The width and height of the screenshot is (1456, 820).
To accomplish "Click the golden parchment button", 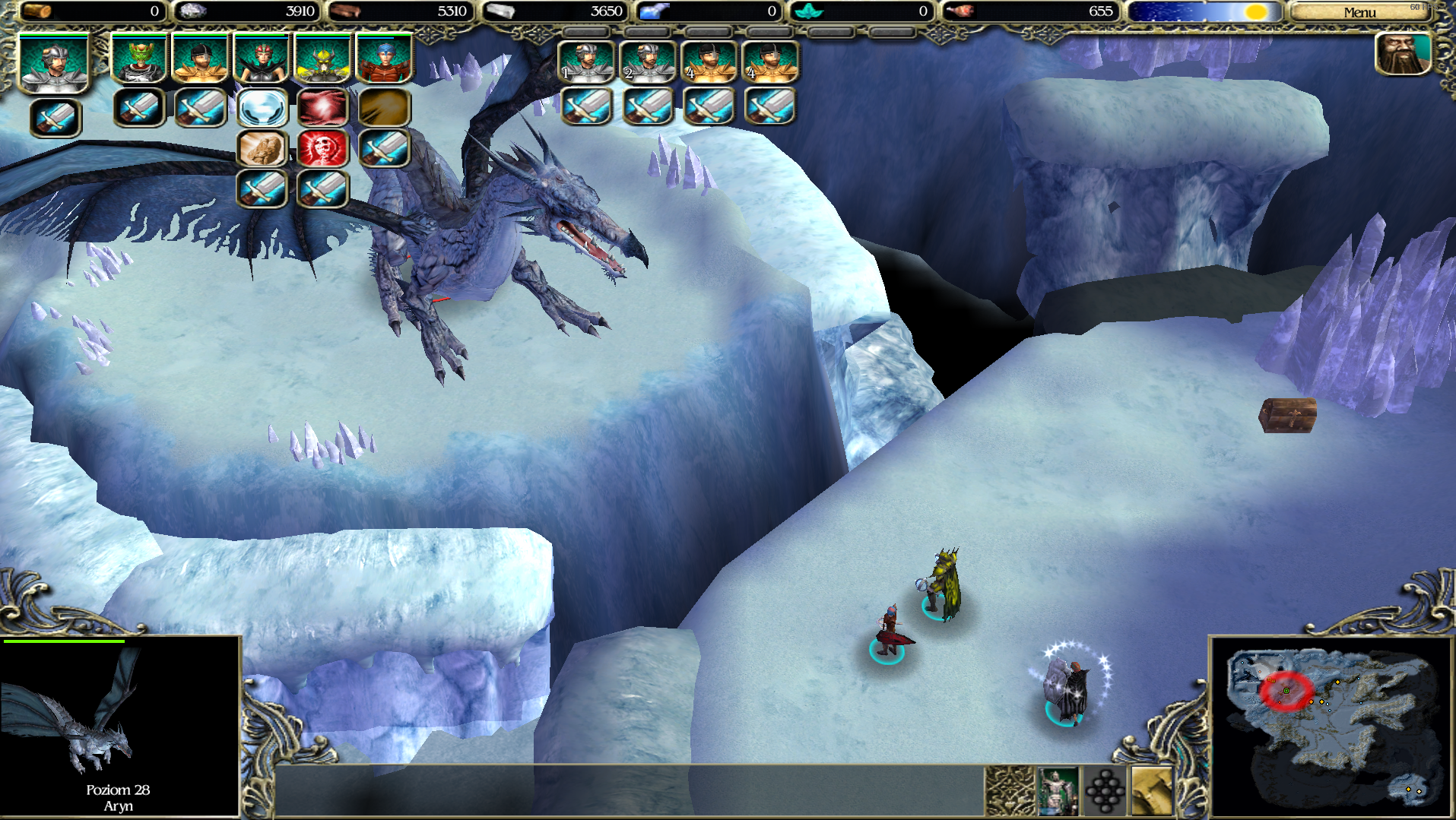I will click(1152, 790).
